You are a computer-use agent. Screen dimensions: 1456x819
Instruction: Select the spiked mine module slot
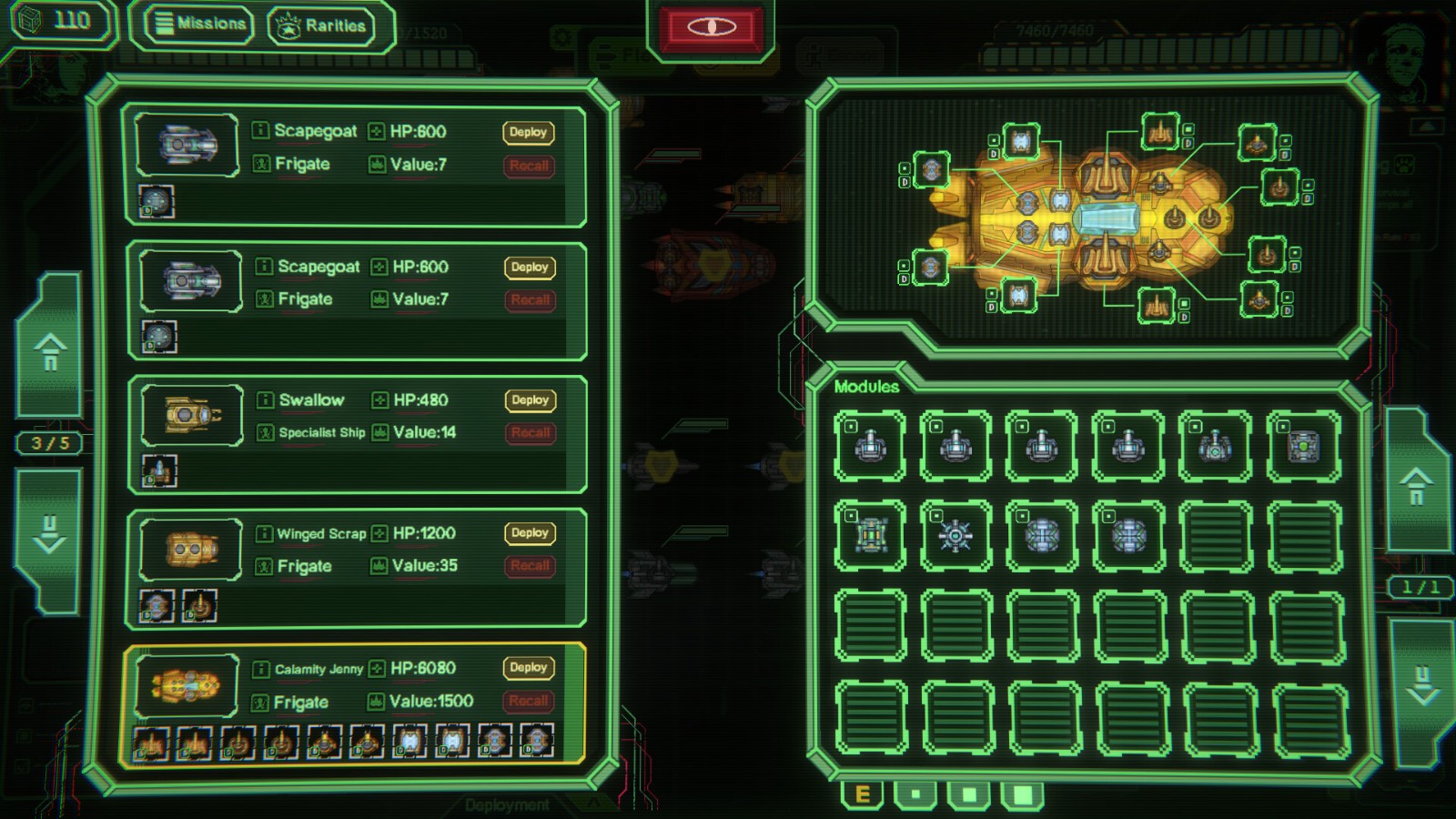955,537
